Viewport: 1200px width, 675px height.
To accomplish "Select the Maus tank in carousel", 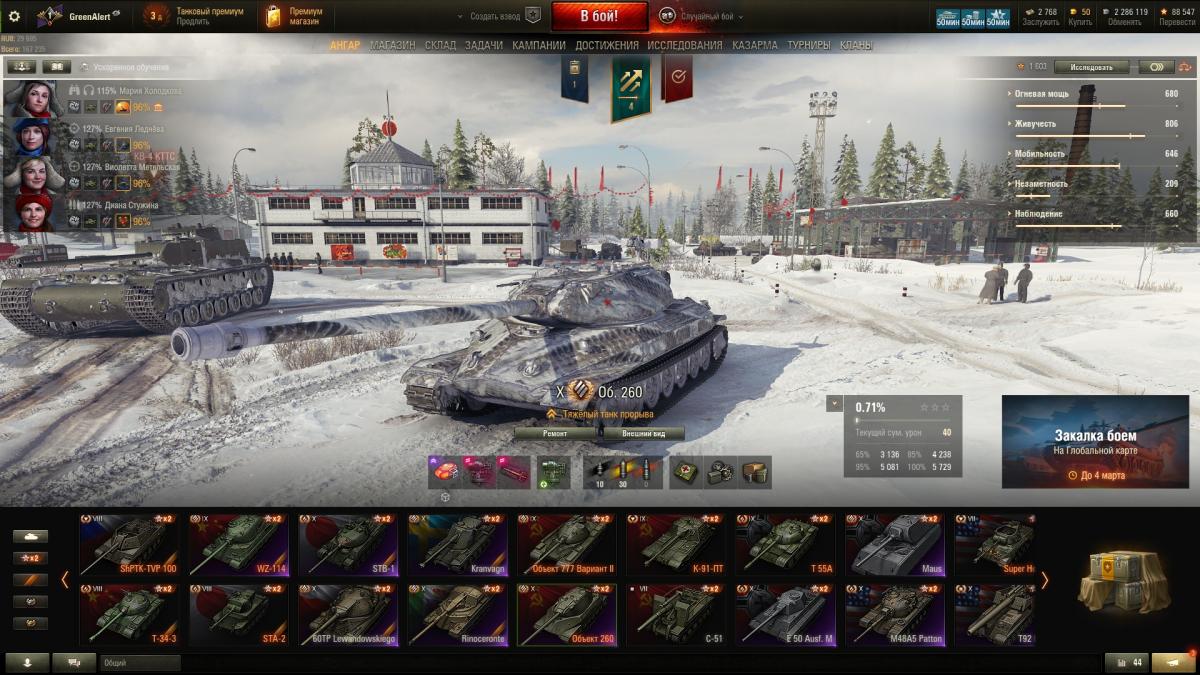I will point(894,544).
